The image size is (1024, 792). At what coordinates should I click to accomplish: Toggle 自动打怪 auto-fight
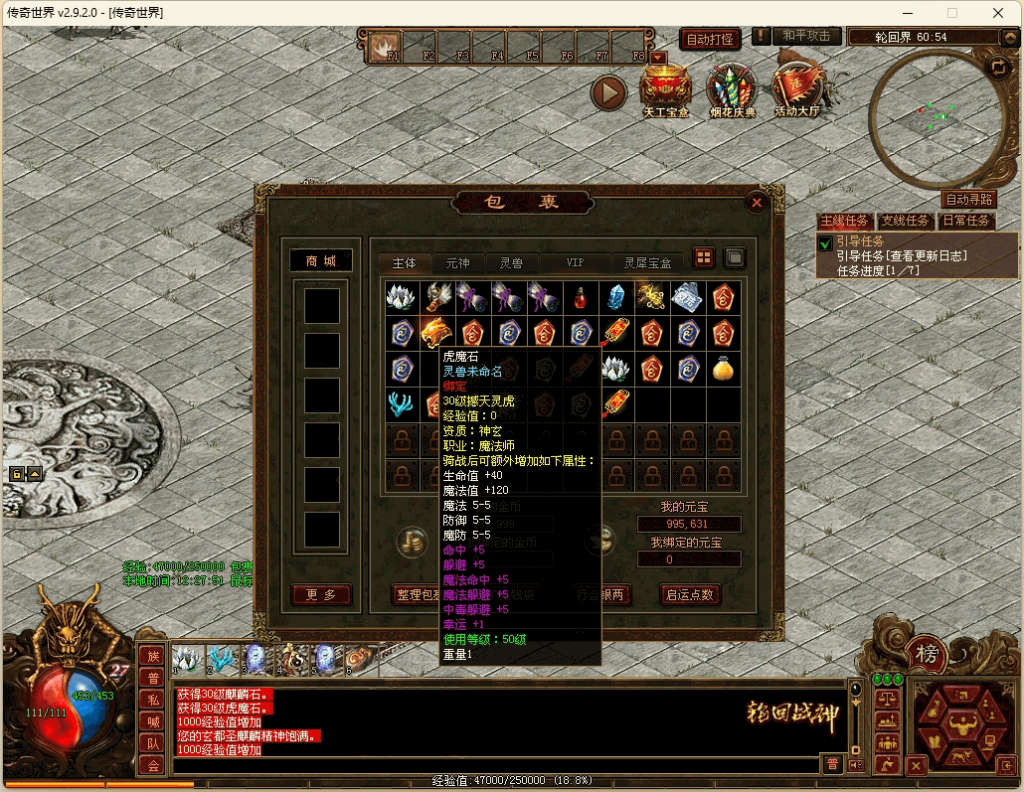click(710, 40)
